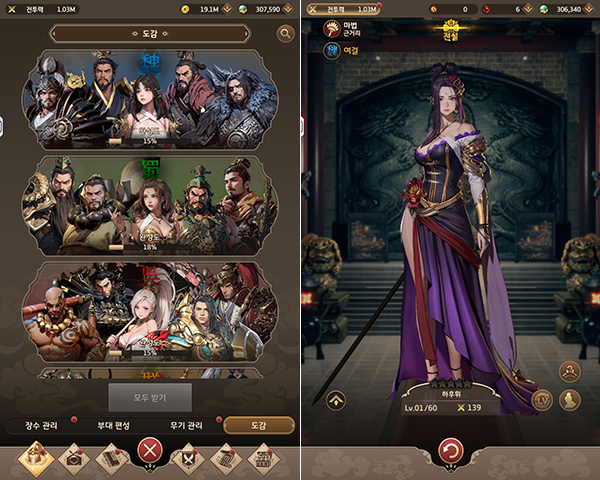Tap the round headgear icon button

coord(570,372)
